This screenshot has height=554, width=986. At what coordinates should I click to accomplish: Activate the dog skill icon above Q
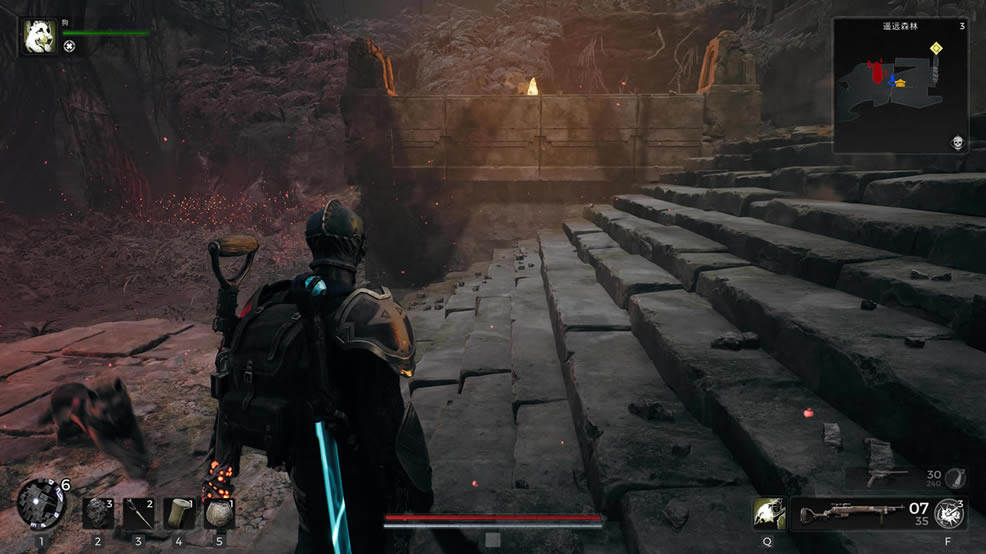click(769, 513)
